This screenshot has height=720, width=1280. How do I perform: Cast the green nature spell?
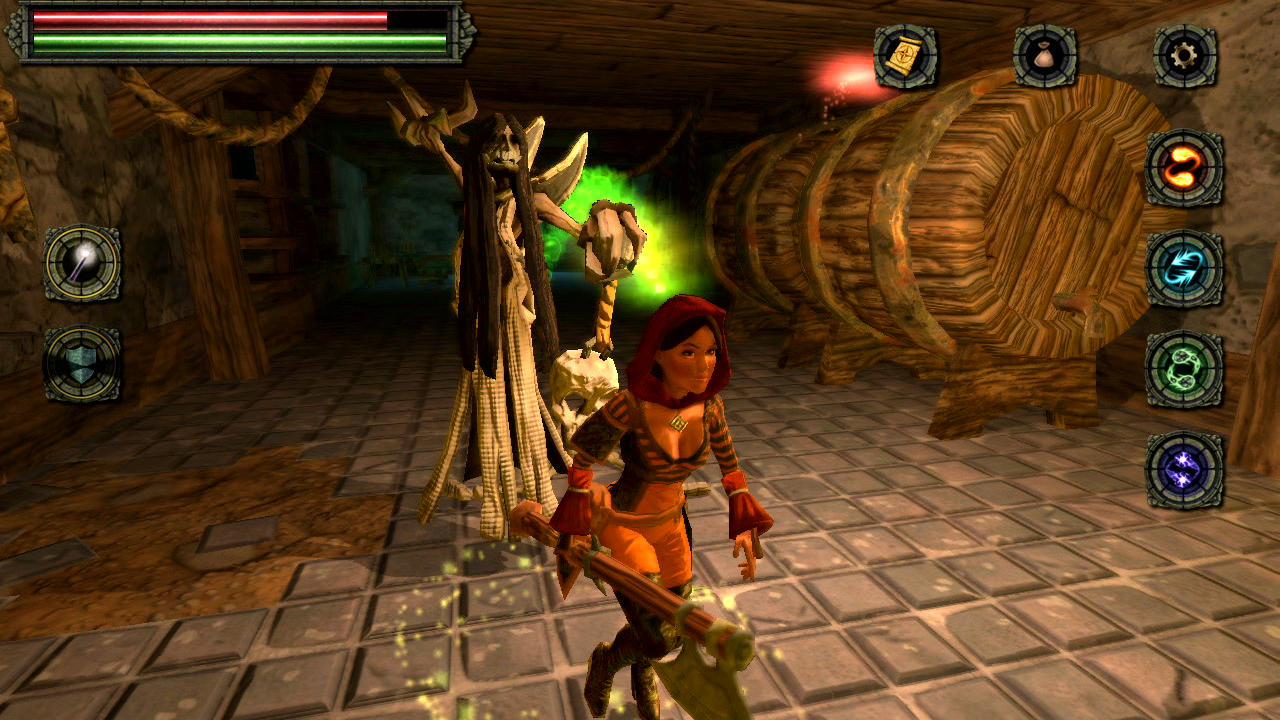point(1182,368)
